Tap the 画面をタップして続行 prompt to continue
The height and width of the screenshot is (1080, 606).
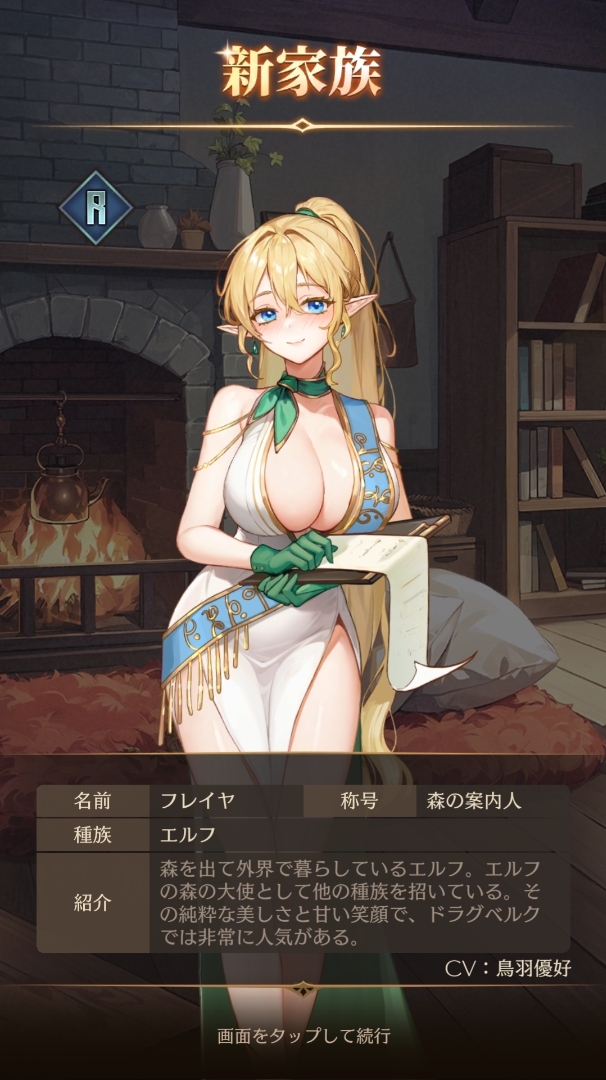303,1036
